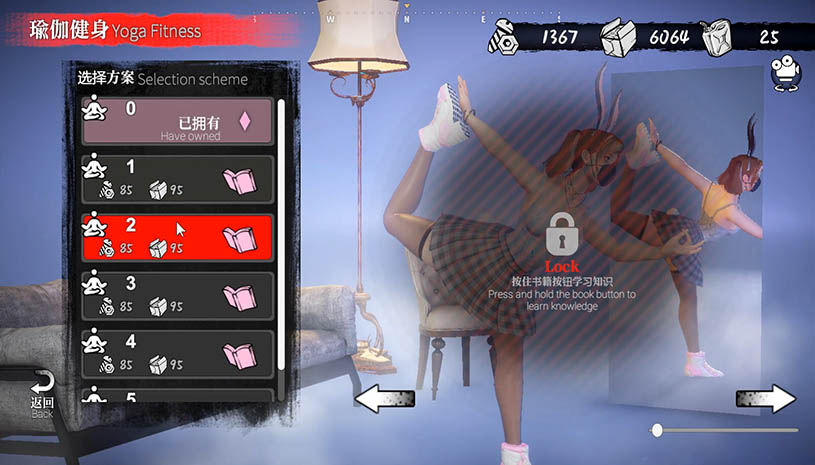The height and width of the screenshot is (465, 815).
Task: Show the next pose with right arrow
Action: [766, 399]
